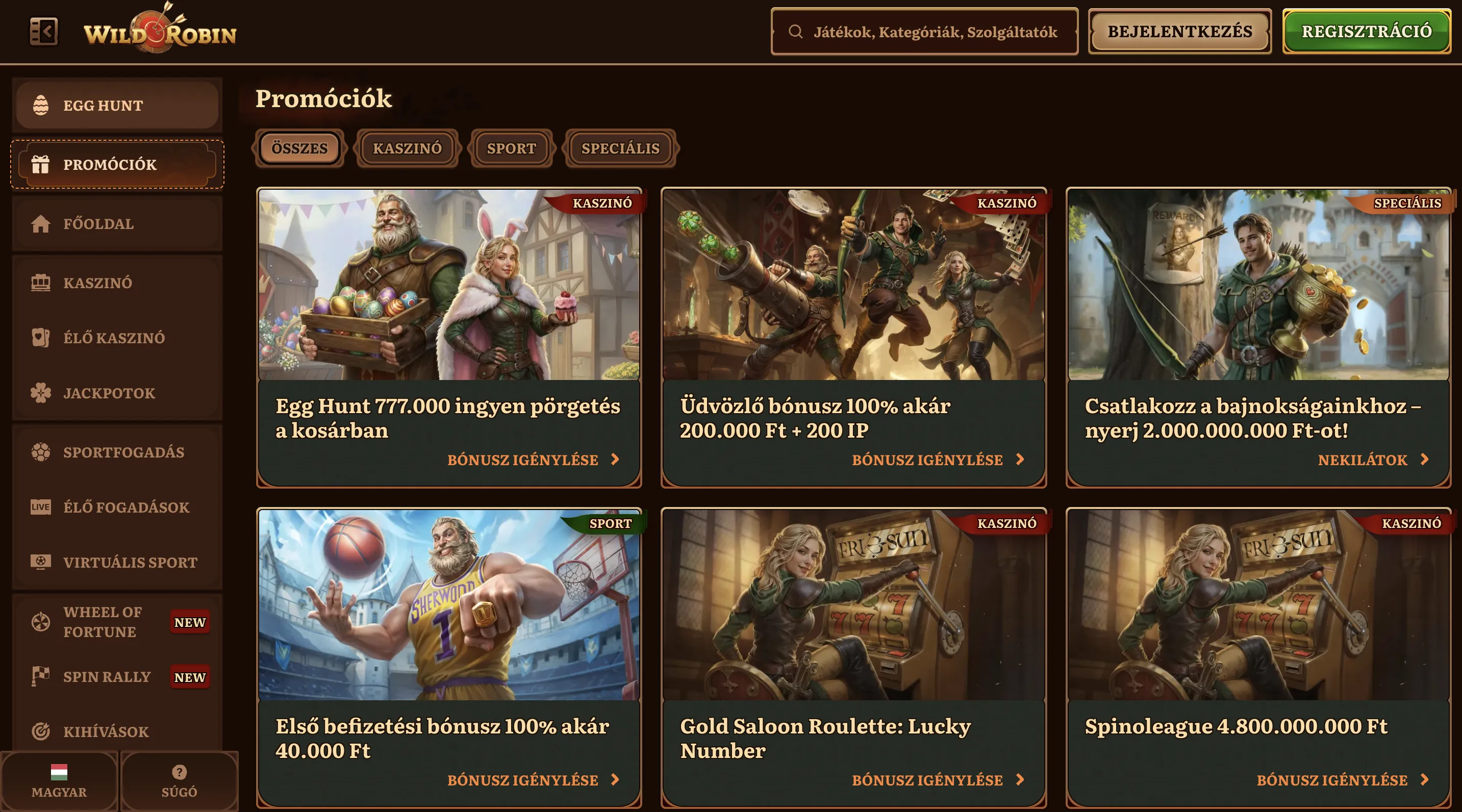Change language via the Magyar button
1462x812 pixels.
(x=59, y=781)
